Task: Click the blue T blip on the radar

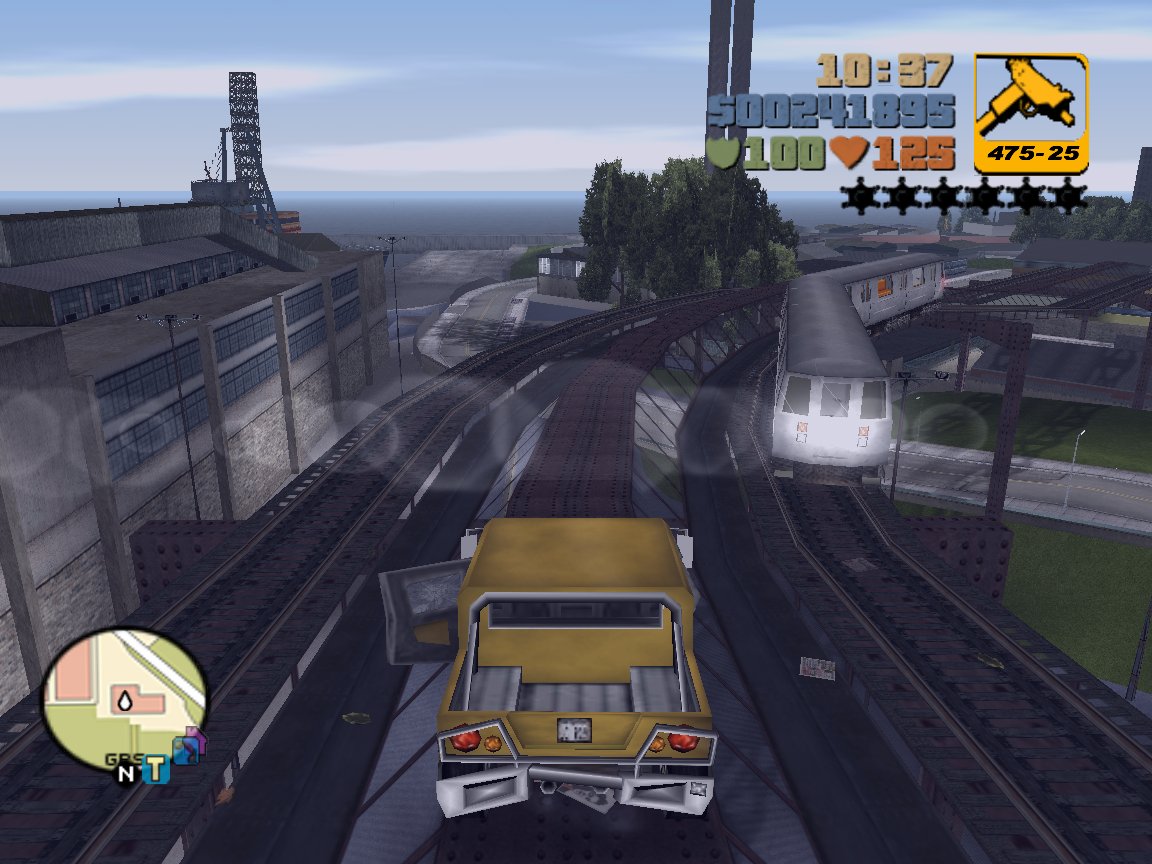Action: [x=154, y=770]
